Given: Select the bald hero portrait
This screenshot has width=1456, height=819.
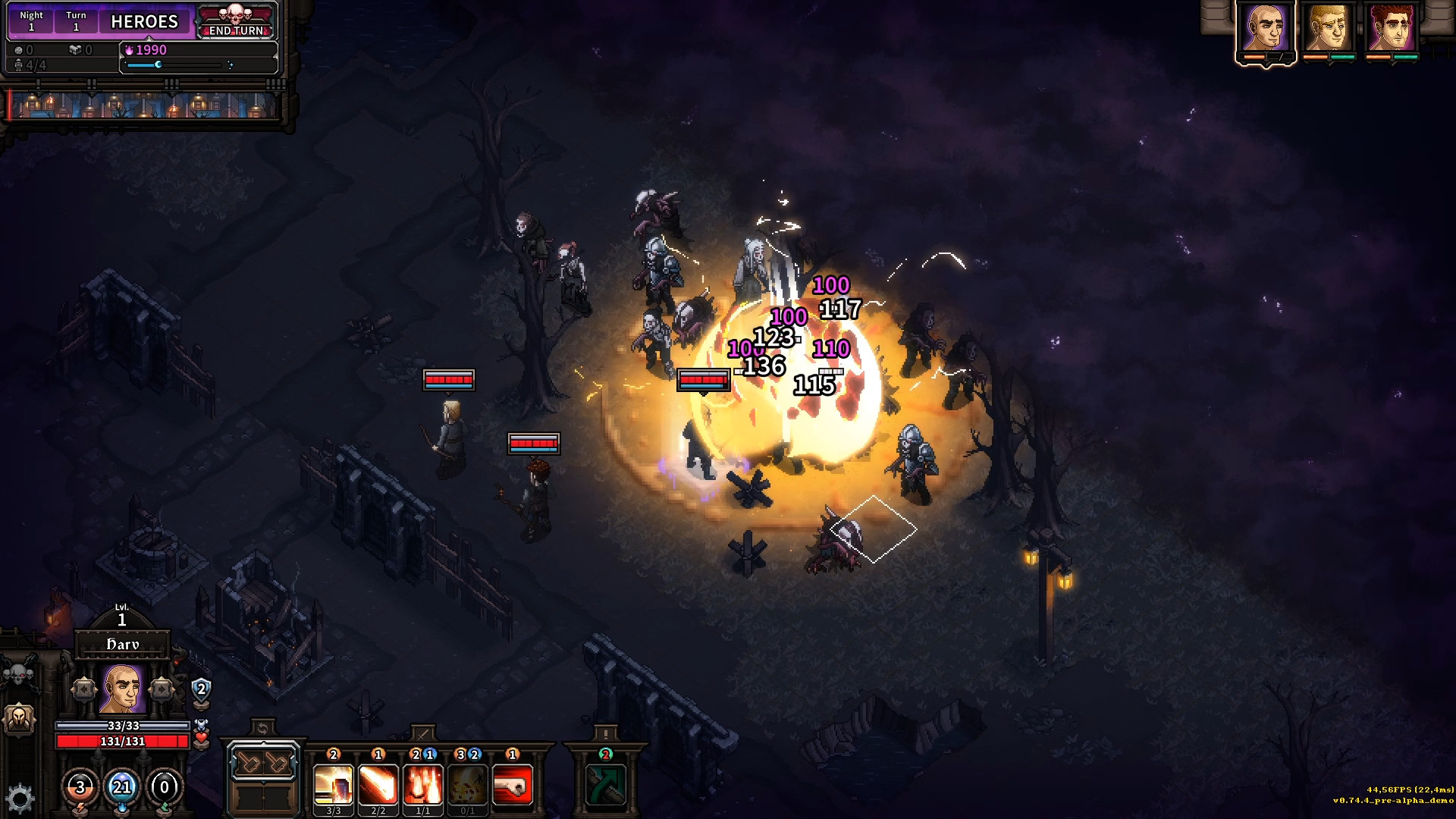Looking at the screenshot, I should point(1265,29).
